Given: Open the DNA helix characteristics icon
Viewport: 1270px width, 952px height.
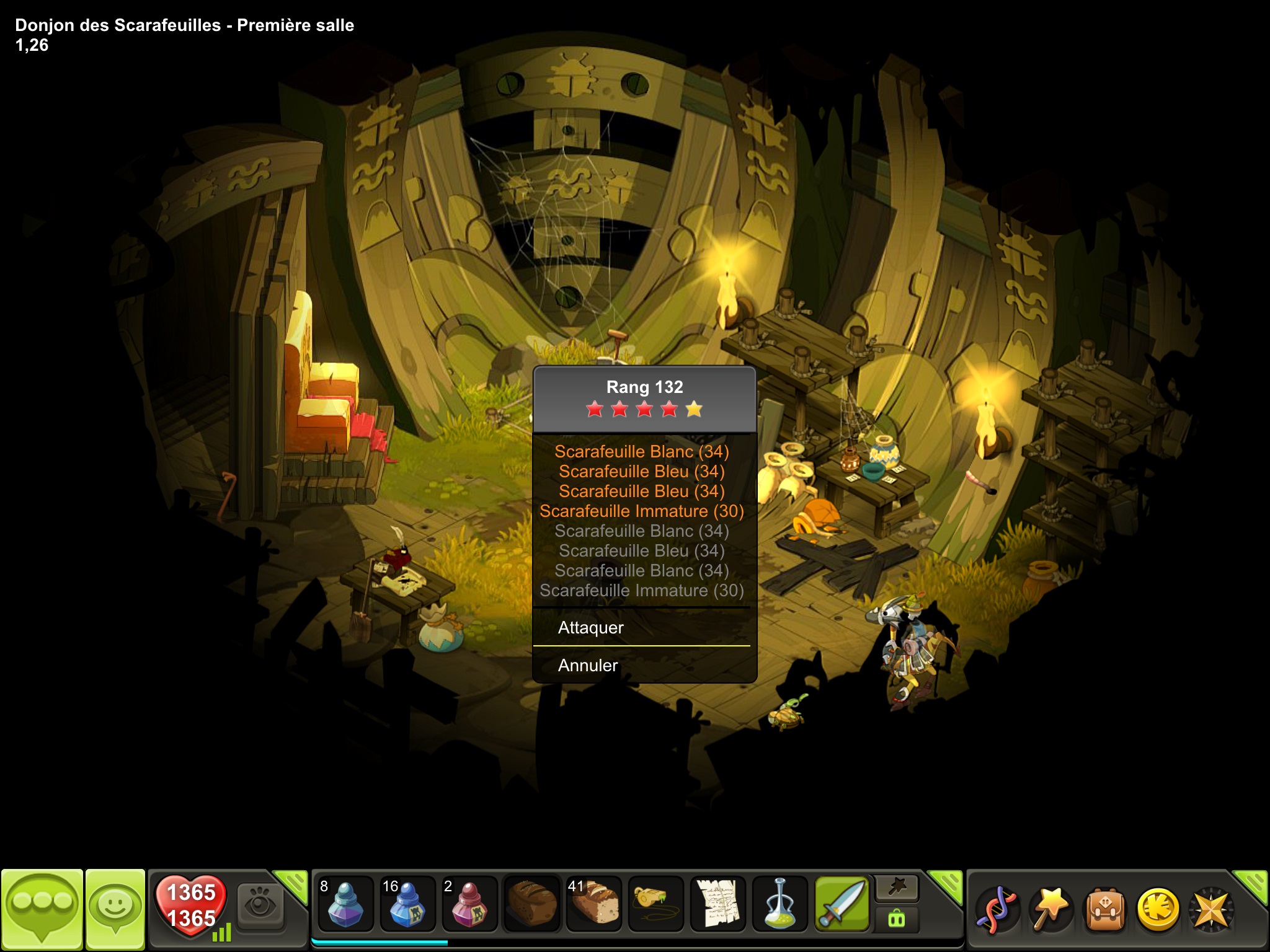Looking at the screenshot, I should tap(997, 910).
